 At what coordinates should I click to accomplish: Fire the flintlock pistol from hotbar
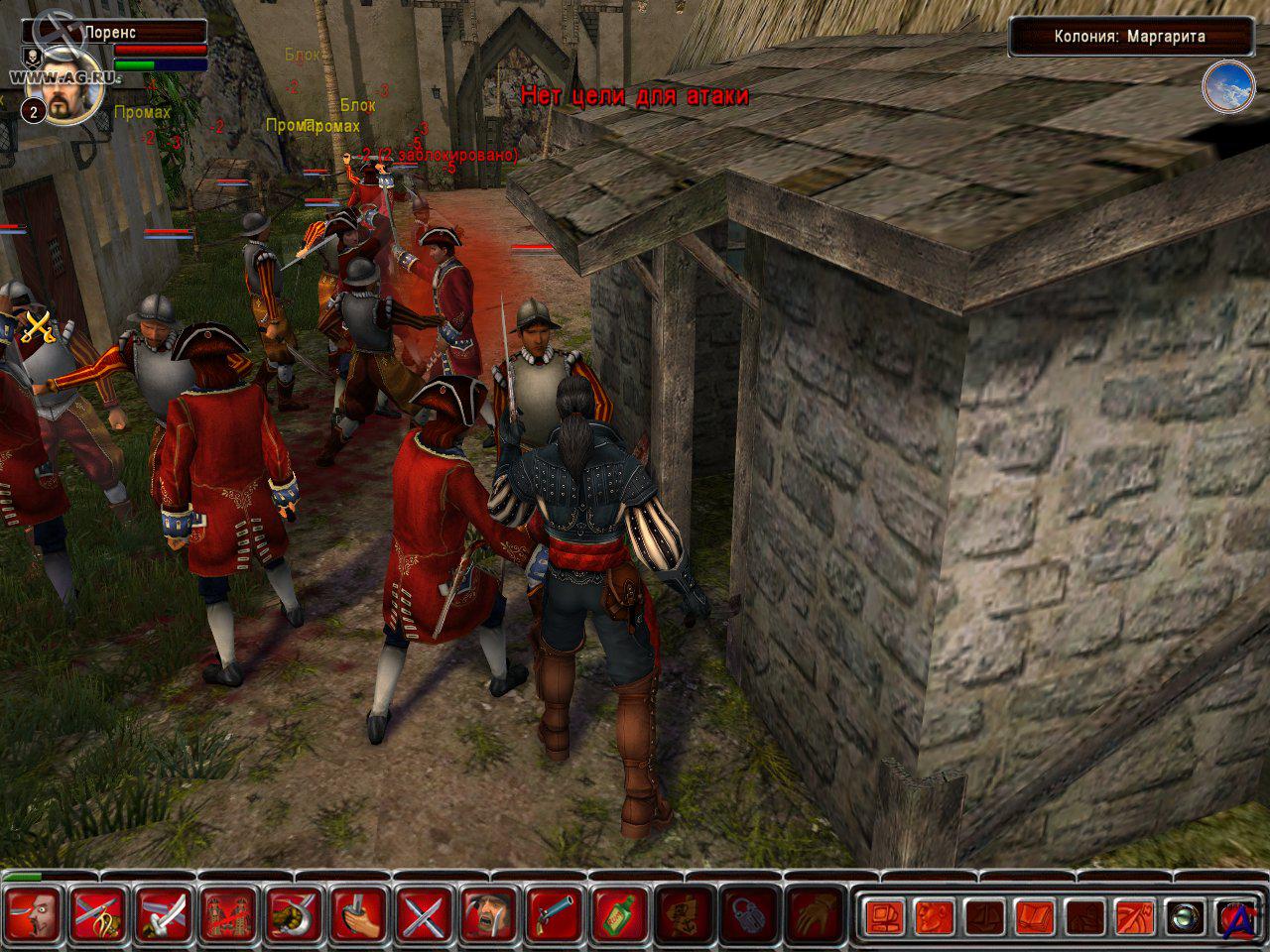pos(556,913)
